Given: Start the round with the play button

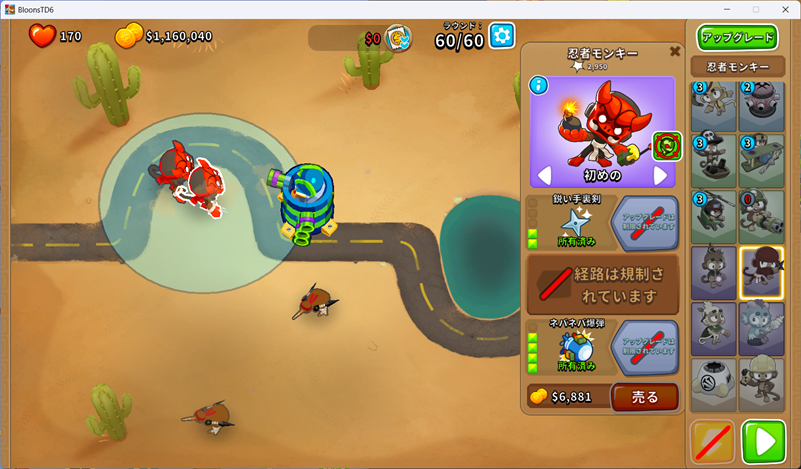Looking at the screenshot, I should [x=763, y=441].
